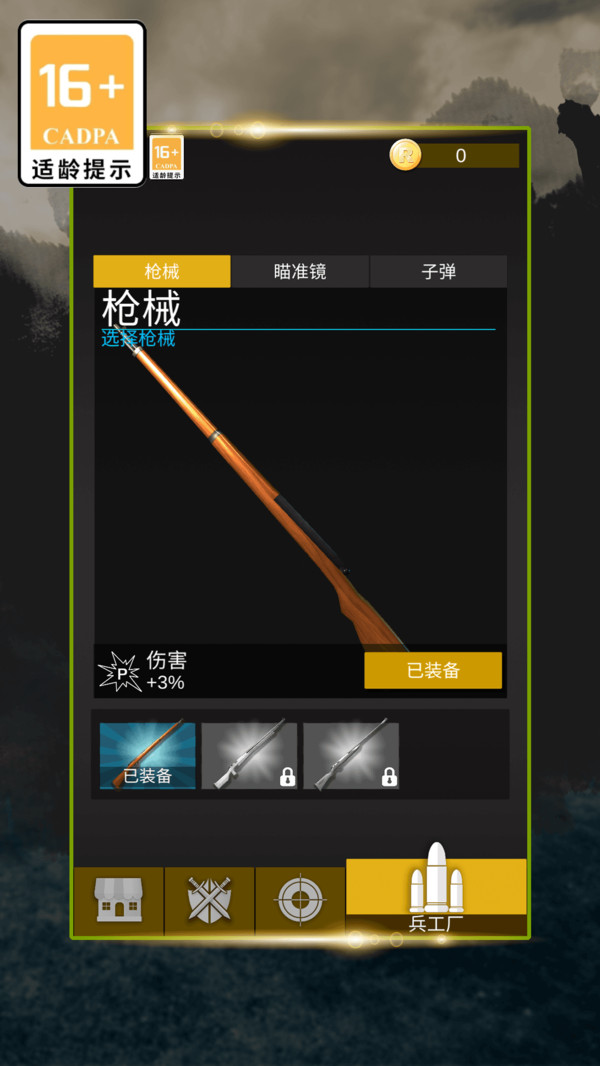This screenshot has width=600, height=1066.
Task: Switch to the 枪械 firearms tab
Action: (x=161, y=271)
